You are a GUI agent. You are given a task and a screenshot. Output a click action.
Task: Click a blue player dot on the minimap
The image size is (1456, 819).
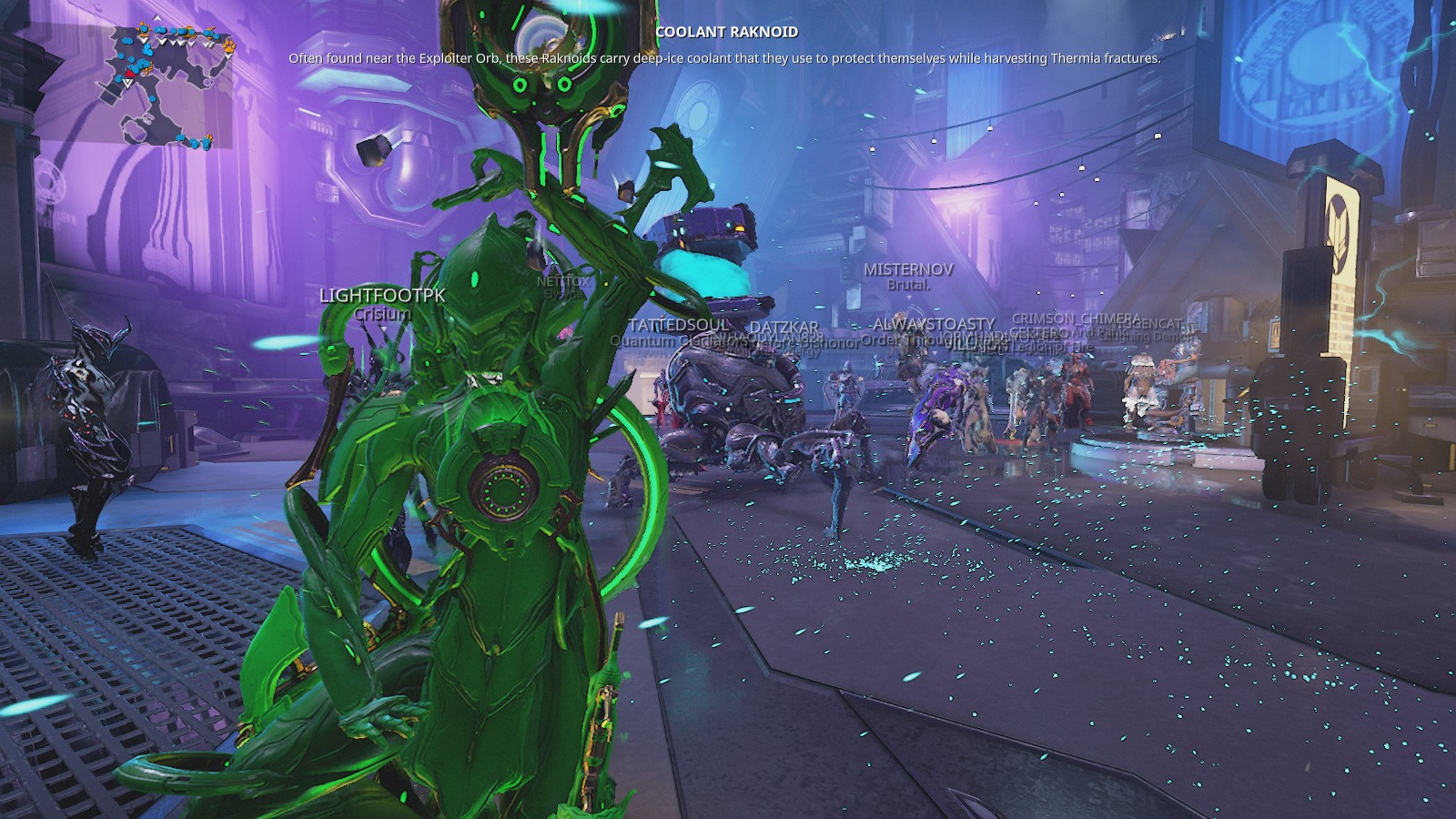(x=128, y=41)
